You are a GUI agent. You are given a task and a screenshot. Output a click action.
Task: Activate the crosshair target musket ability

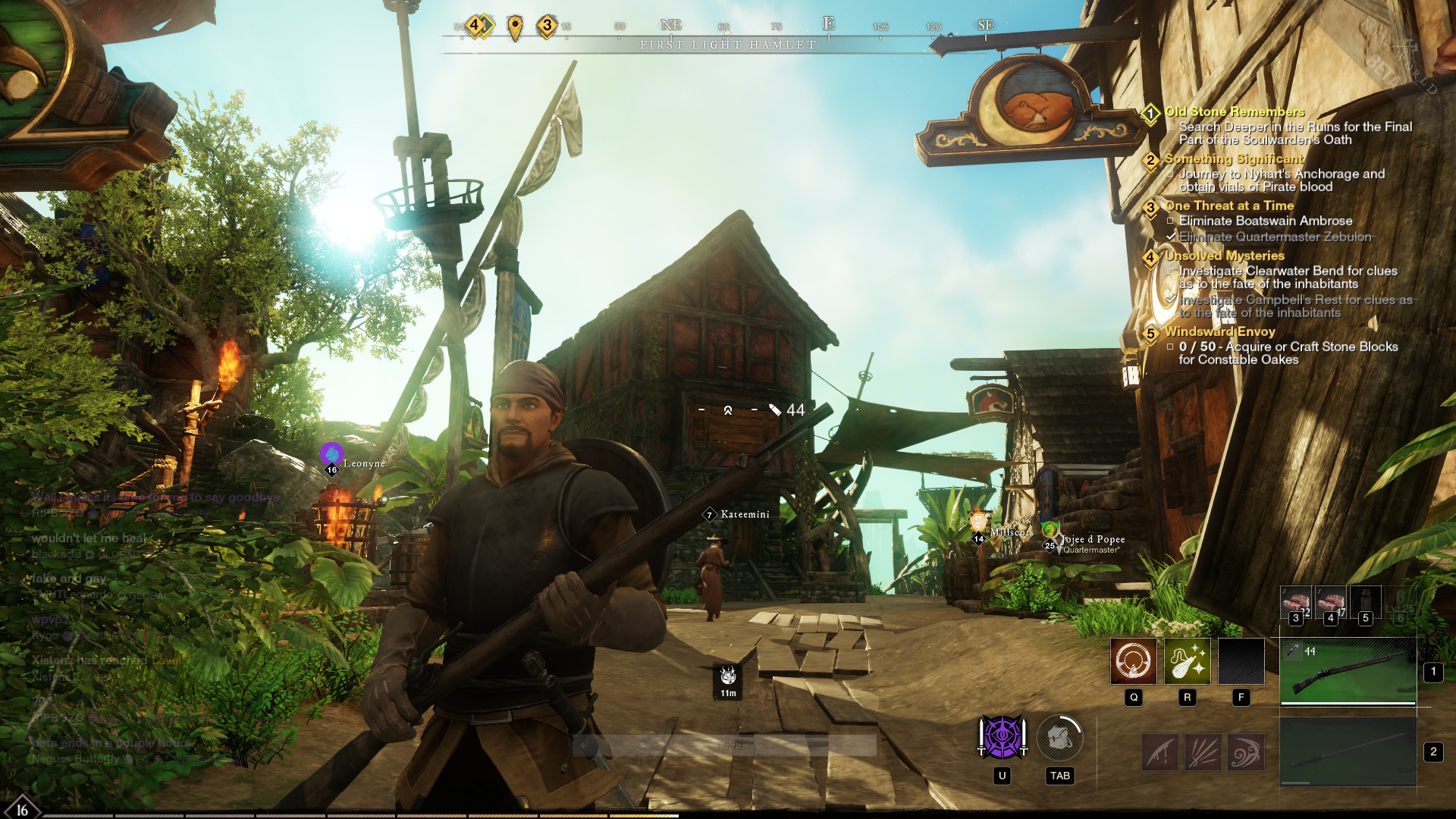click(1133, 661)
